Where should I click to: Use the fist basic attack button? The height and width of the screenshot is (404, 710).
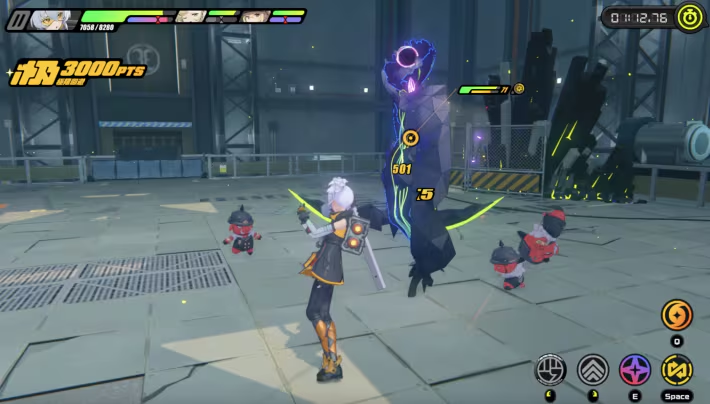[x=550, y=370]
